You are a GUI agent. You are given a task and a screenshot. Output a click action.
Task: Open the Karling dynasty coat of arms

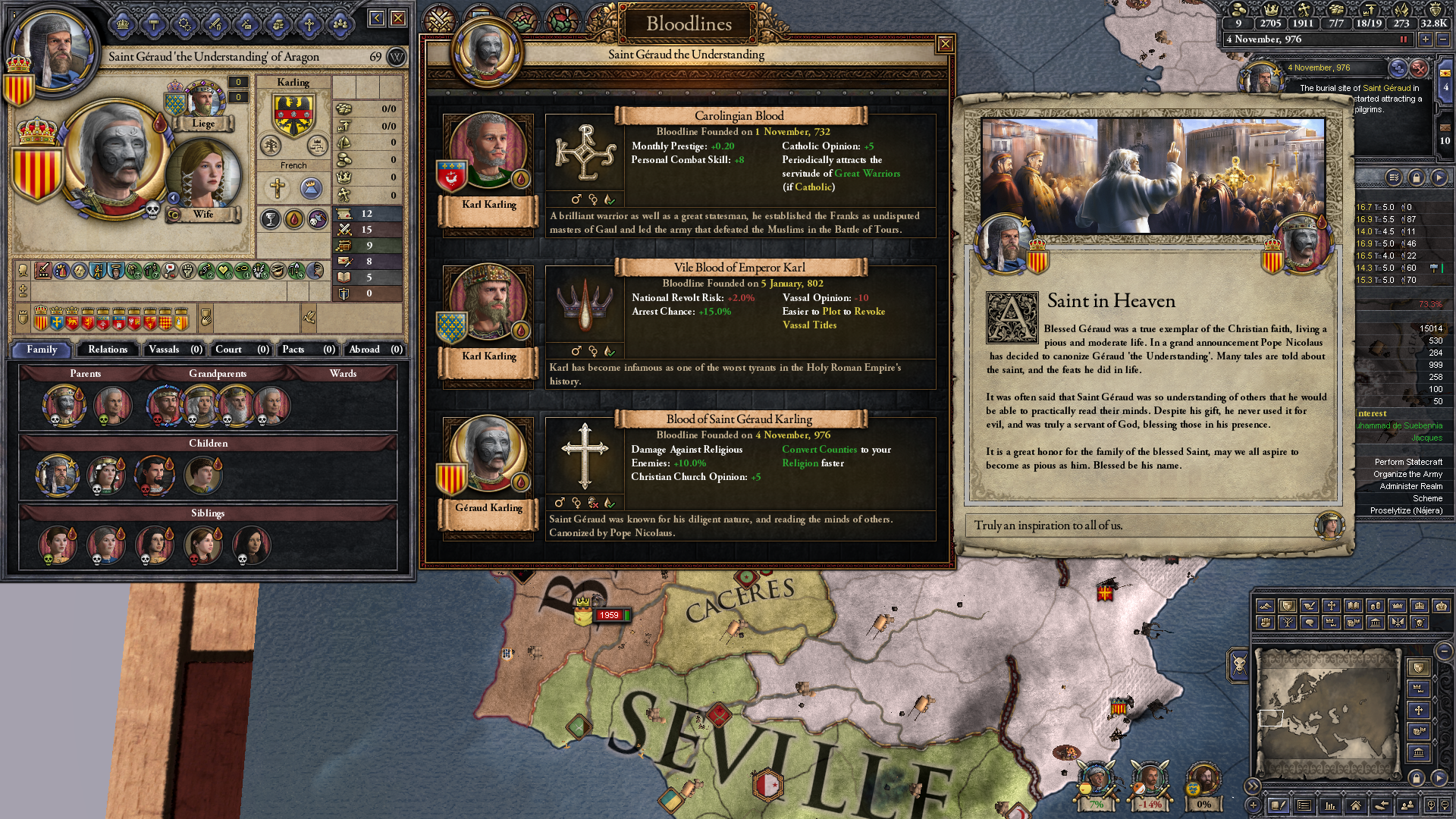pos(293,114)
